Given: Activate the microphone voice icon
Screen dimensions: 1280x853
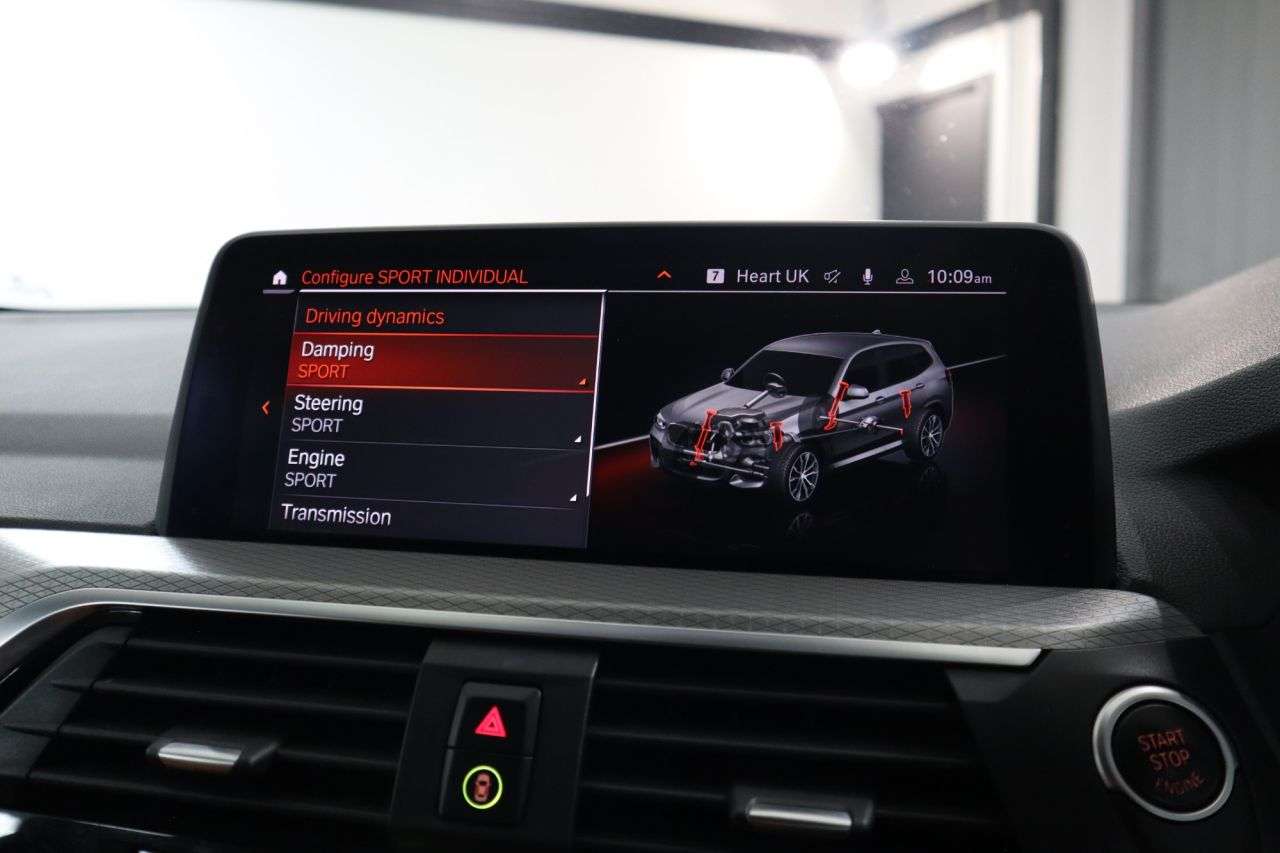Looking at the screenshot, I should (x=868, y=277).
